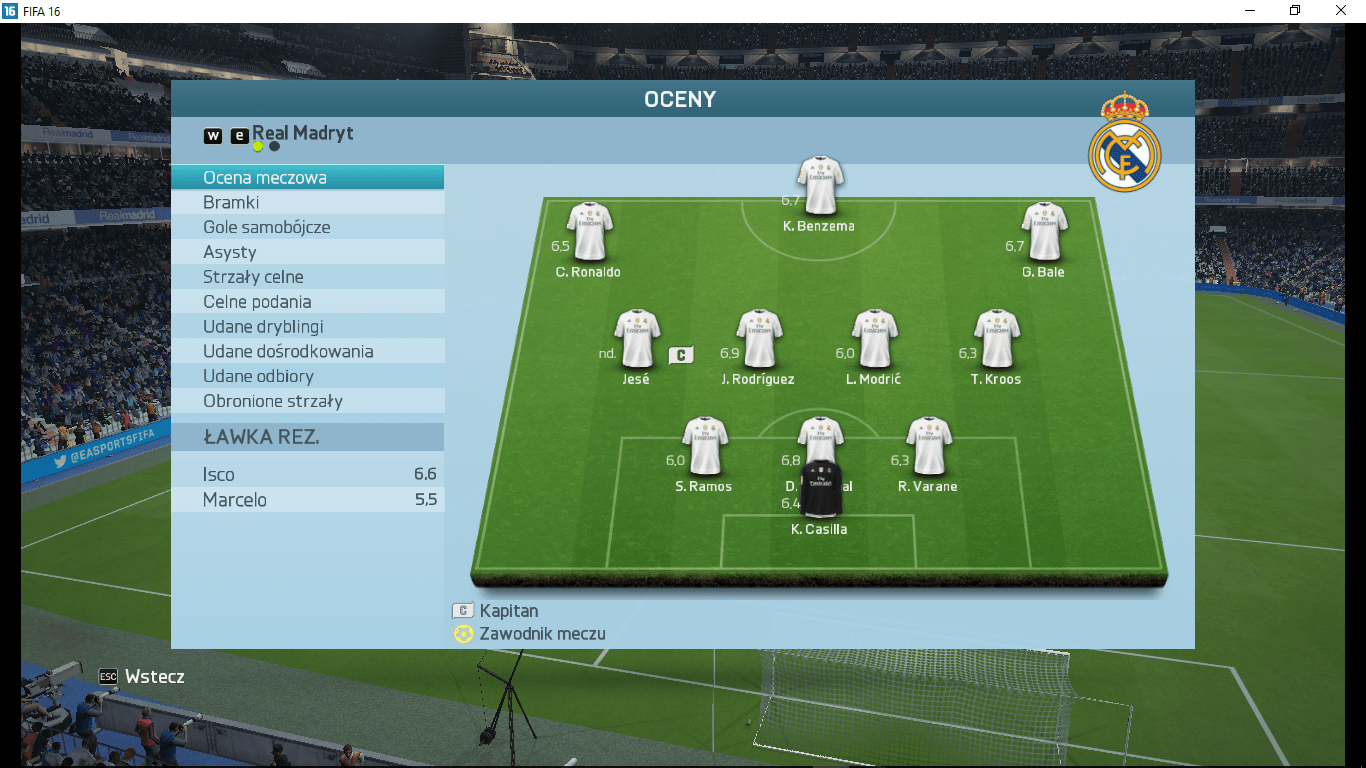
Task: Minimize the FIFA 16 window
Action: (1250, 10)
